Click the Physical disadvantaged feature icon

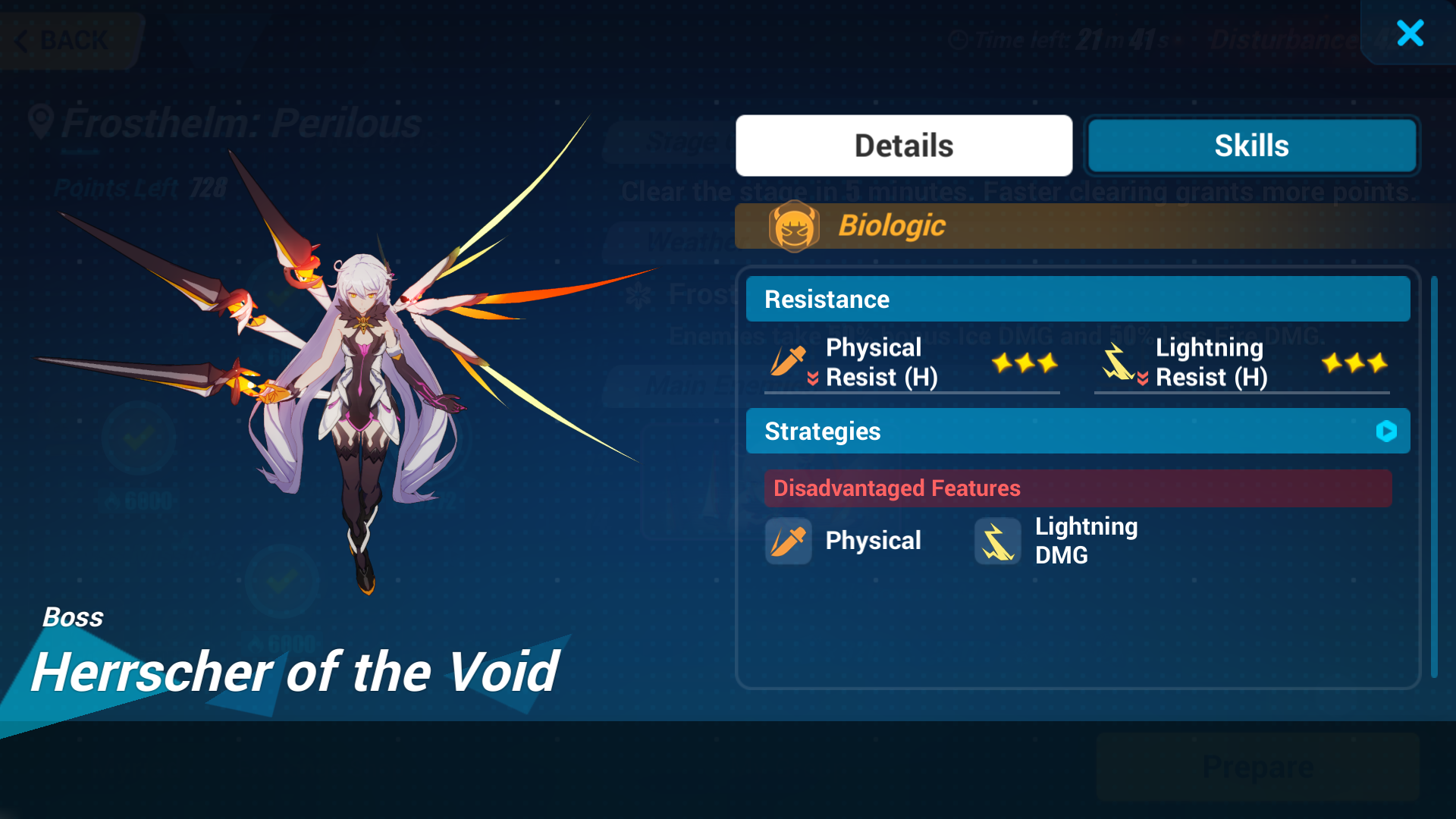pyautogui.click(x=788, y=541)
